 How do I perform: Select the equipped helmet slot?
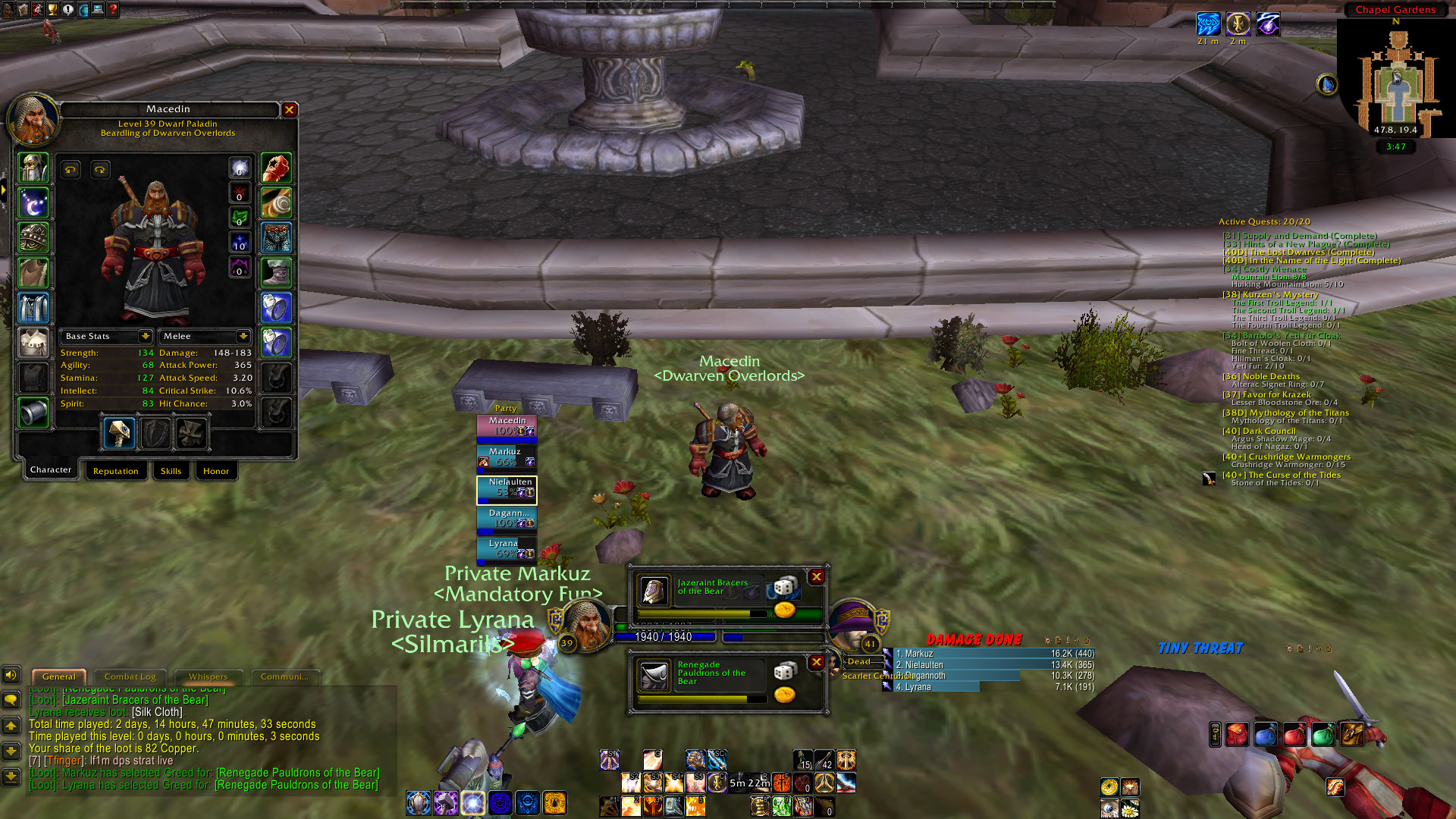click(x=33, y=168)
